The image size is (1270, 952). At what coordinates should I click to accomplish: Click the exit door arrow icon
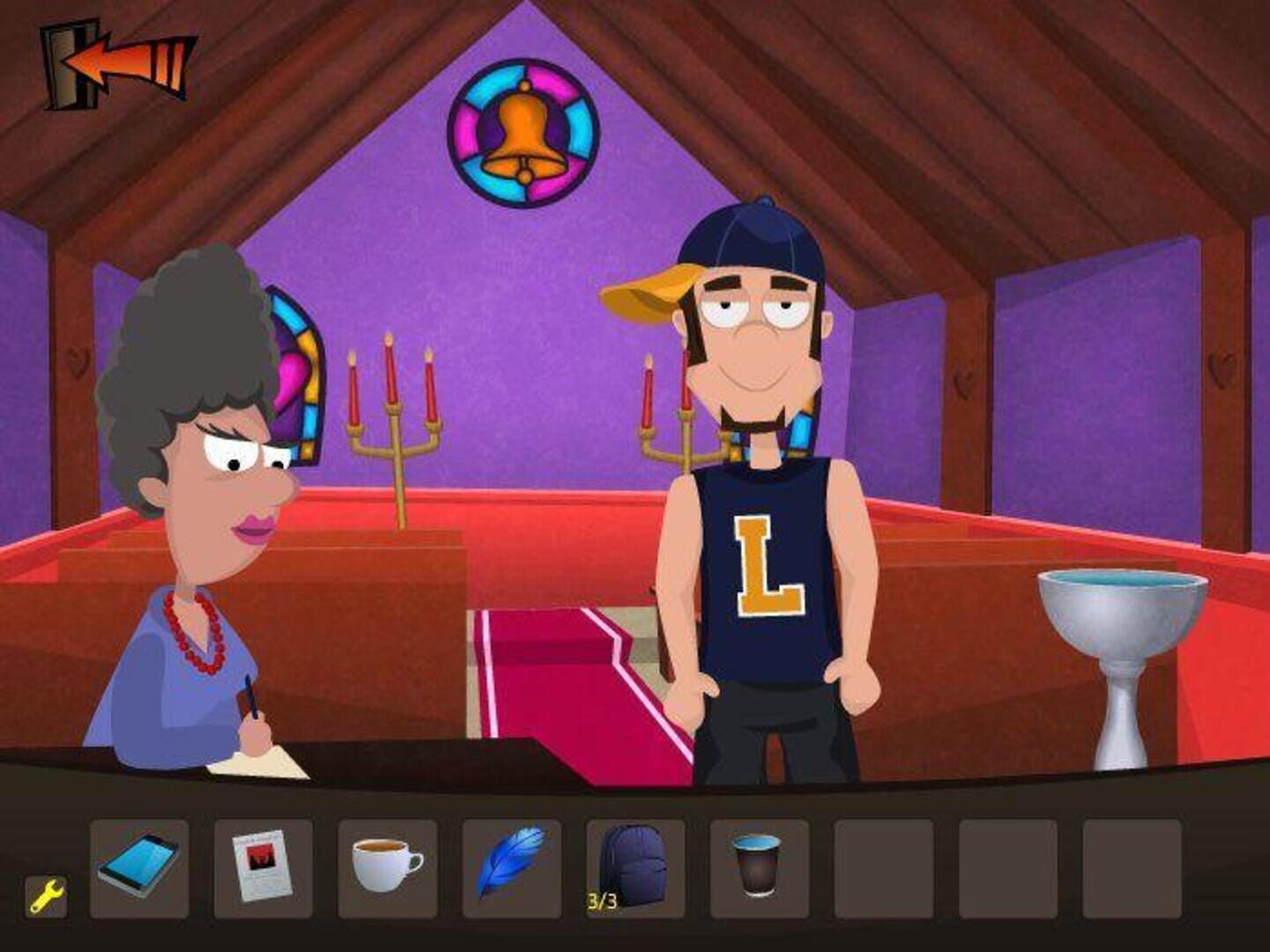tap(115, 57)
